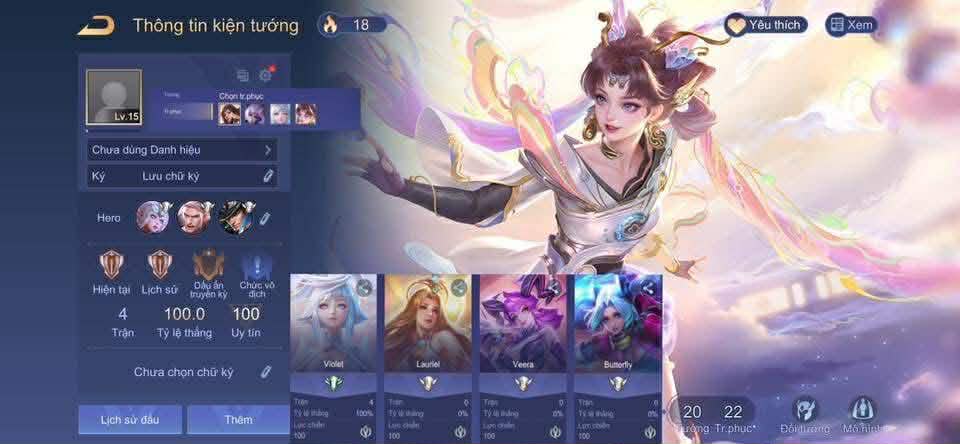Open profile settings gear icon
This screenshot has width=960, height=444.
coord(266,75)
